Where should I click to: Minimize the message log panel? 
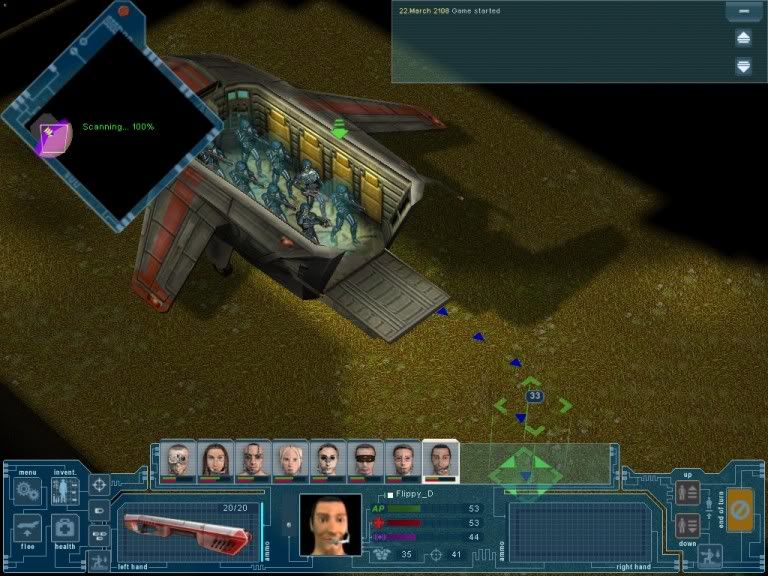(743, 13)
